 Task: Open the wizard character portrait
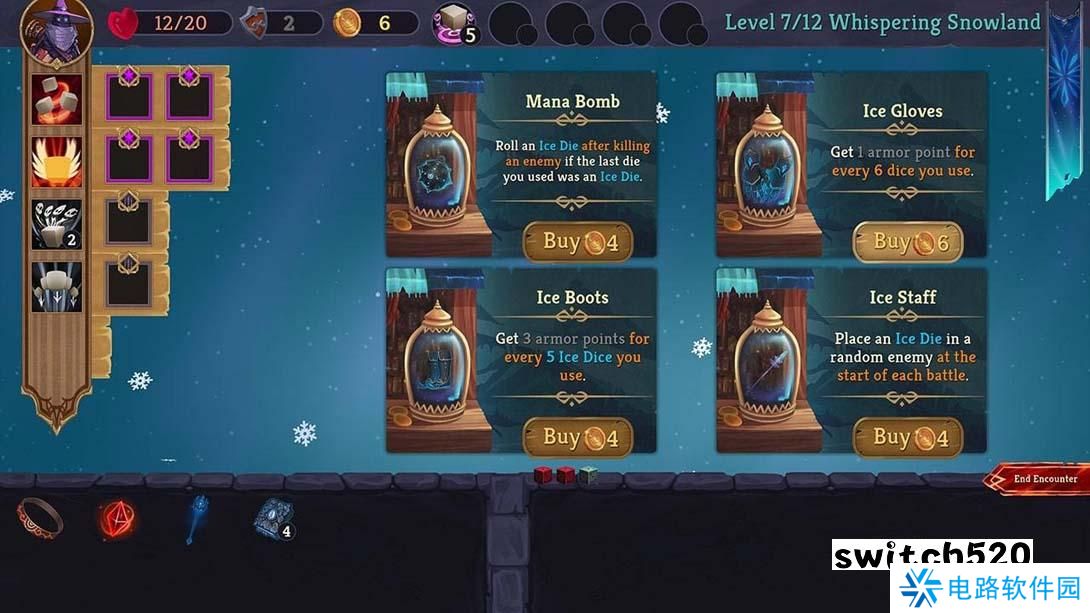click(x=56, y=30)
